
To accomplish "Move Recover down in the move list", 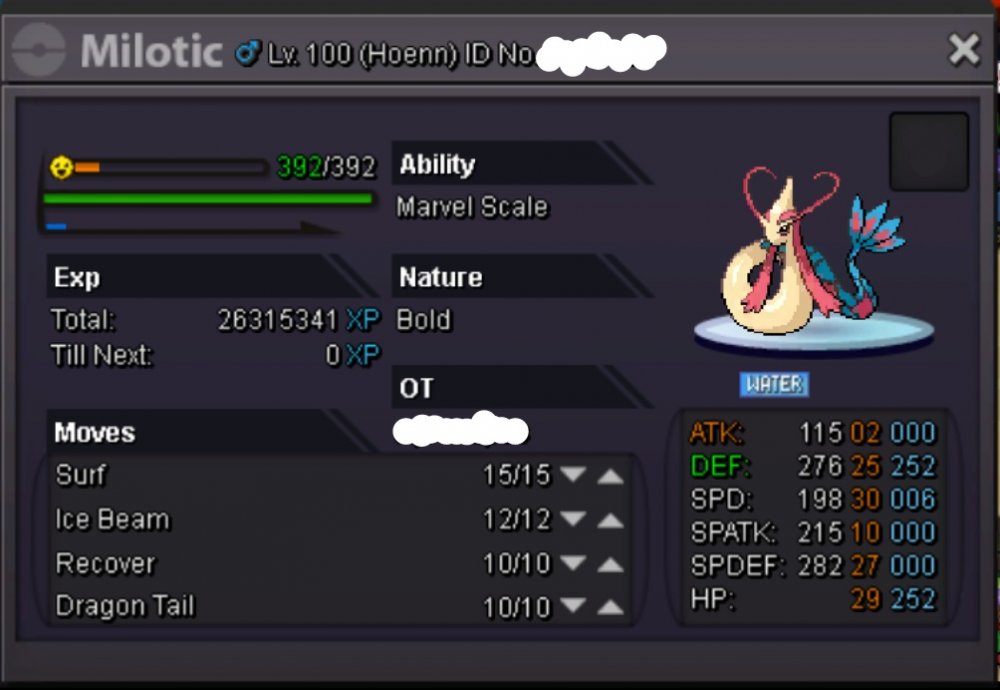I will click(x=573, y=565).
